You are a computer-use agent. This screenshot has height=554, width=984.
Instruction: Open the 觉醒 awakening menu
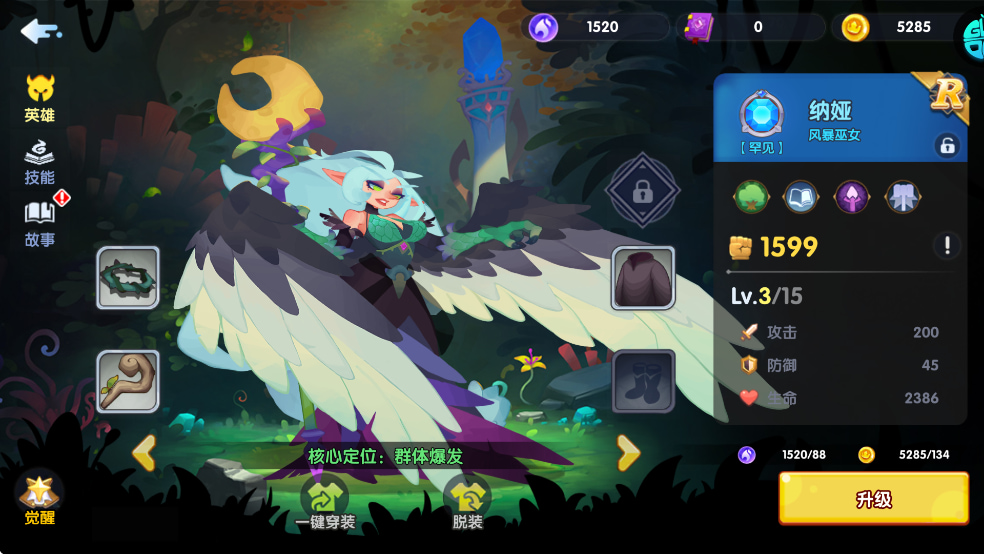(40, 497)
